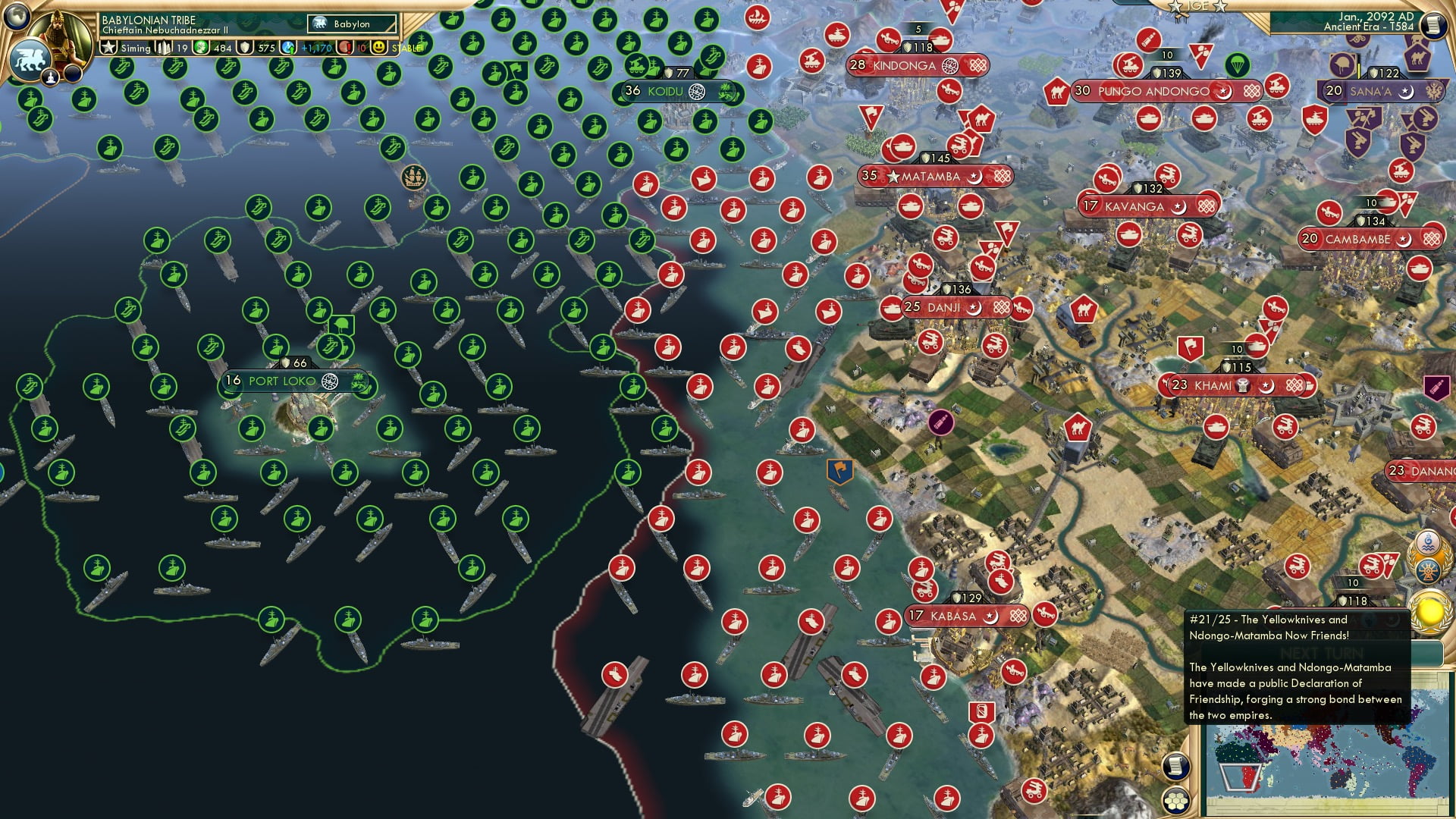This screenshot has width=1456, height=819.
Task: Click the happiness smiley icon labeled STABLE
Action: (x=379, y=49)
